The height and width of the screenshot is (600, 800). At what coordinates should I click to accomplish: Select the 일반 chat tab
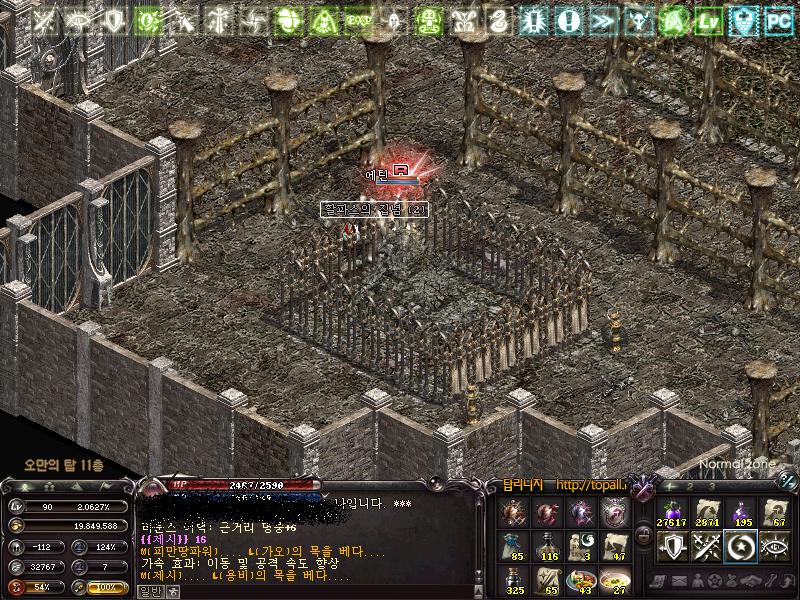point(149,591)
